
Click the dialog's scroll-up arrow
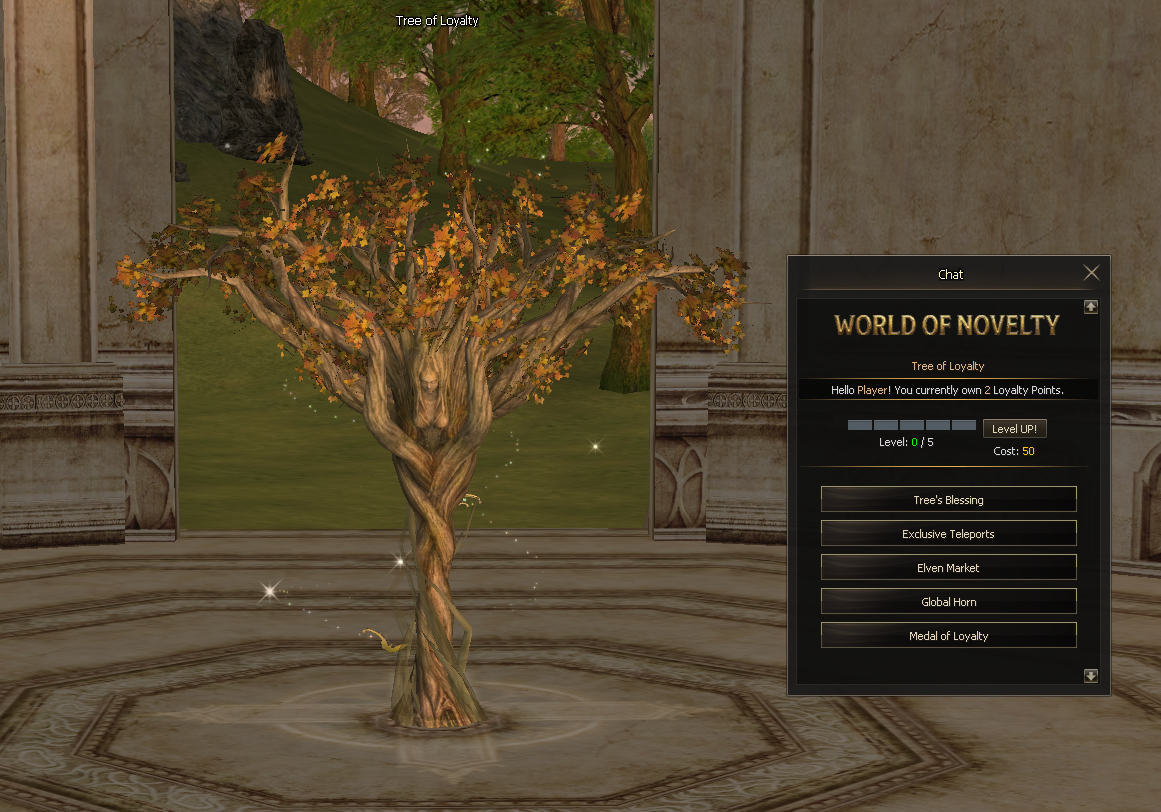coord(1091,307)
